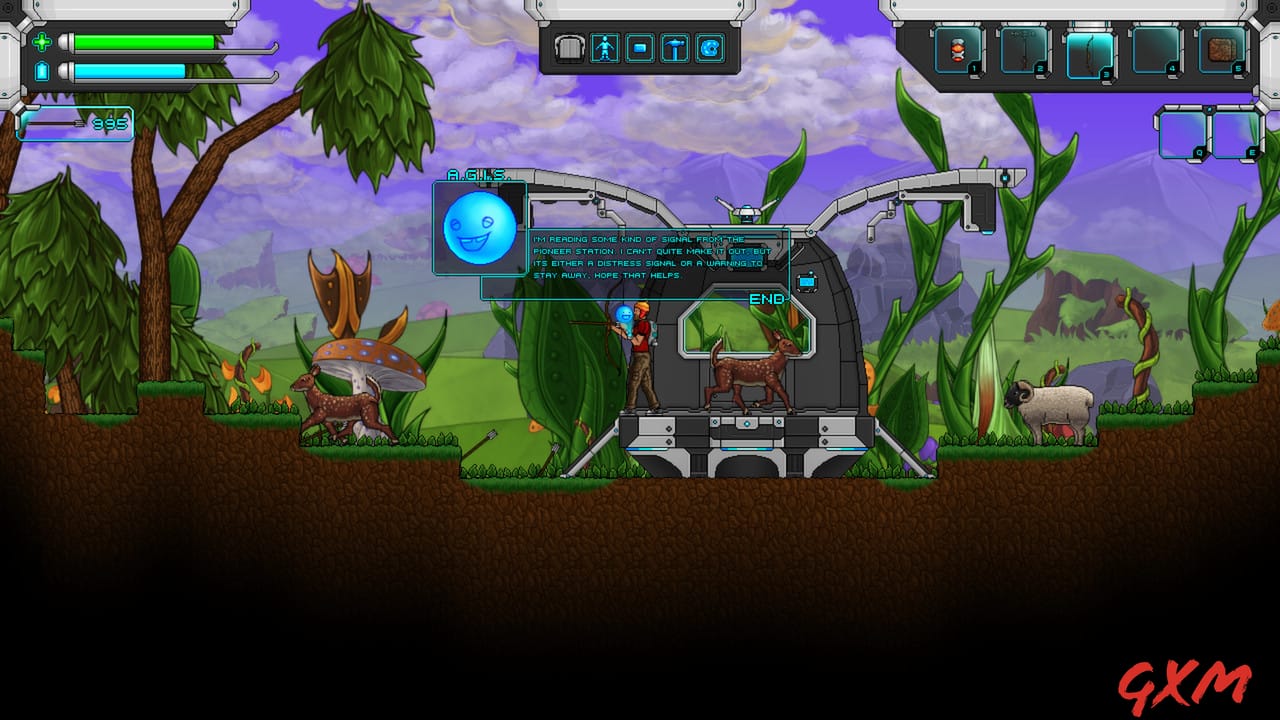Viewport: 1280px width, 720px height.
Task: Click the Q quick-use slot
Action: click(1183, 134)
